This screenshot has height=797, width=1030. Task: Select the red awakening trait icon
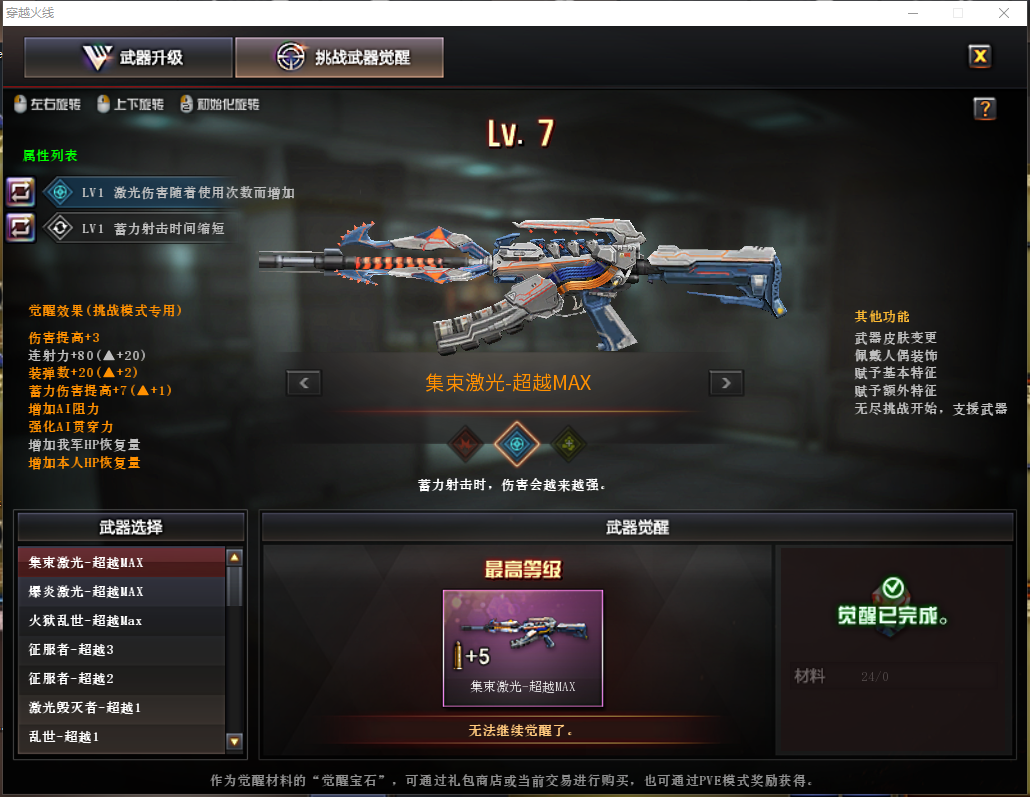pyautogui.click(x=465, y=443)
